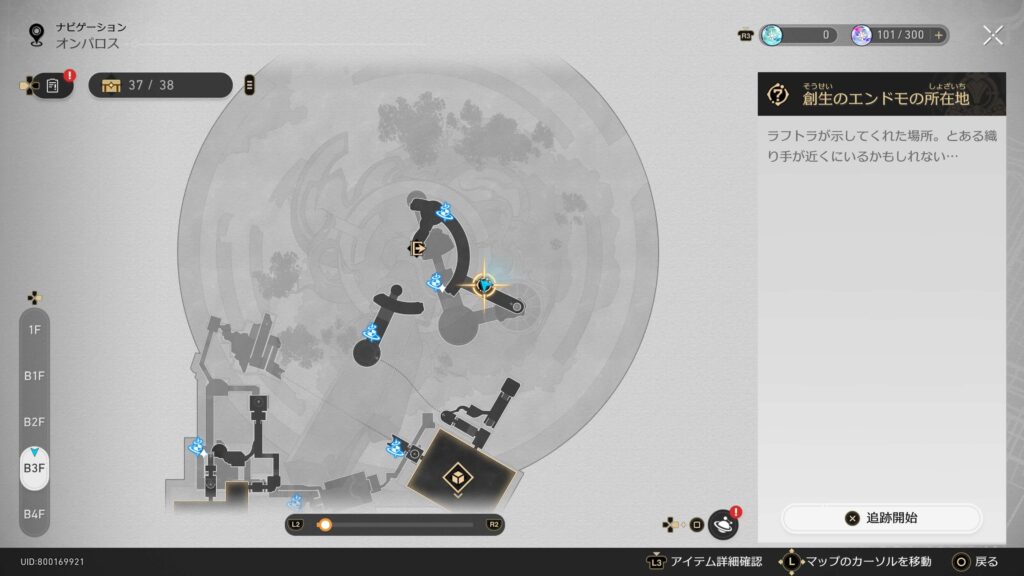This screenshot has width=1024, height=576.
Task: Close the map with the X button
Action: [x=992, y=35]
